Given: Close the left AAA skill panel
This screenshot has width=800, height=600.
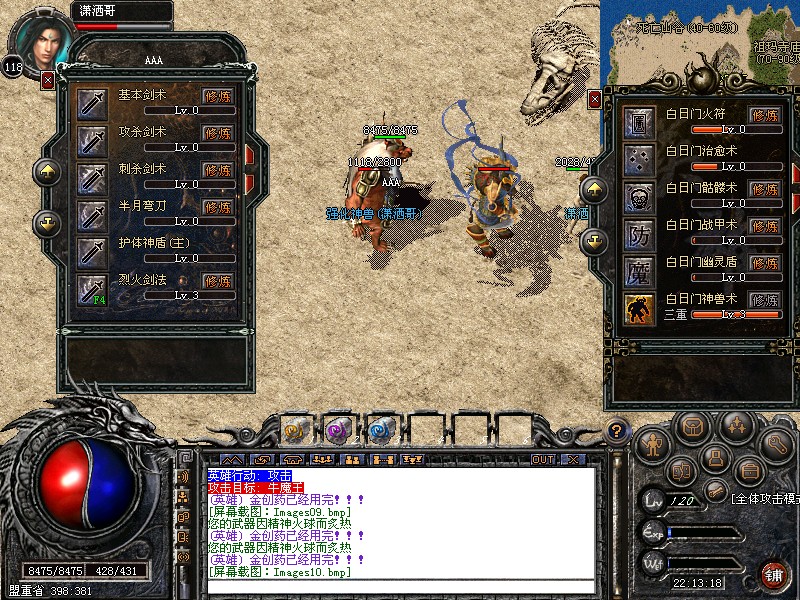Looking at the screenshot, I should point(48,80).
